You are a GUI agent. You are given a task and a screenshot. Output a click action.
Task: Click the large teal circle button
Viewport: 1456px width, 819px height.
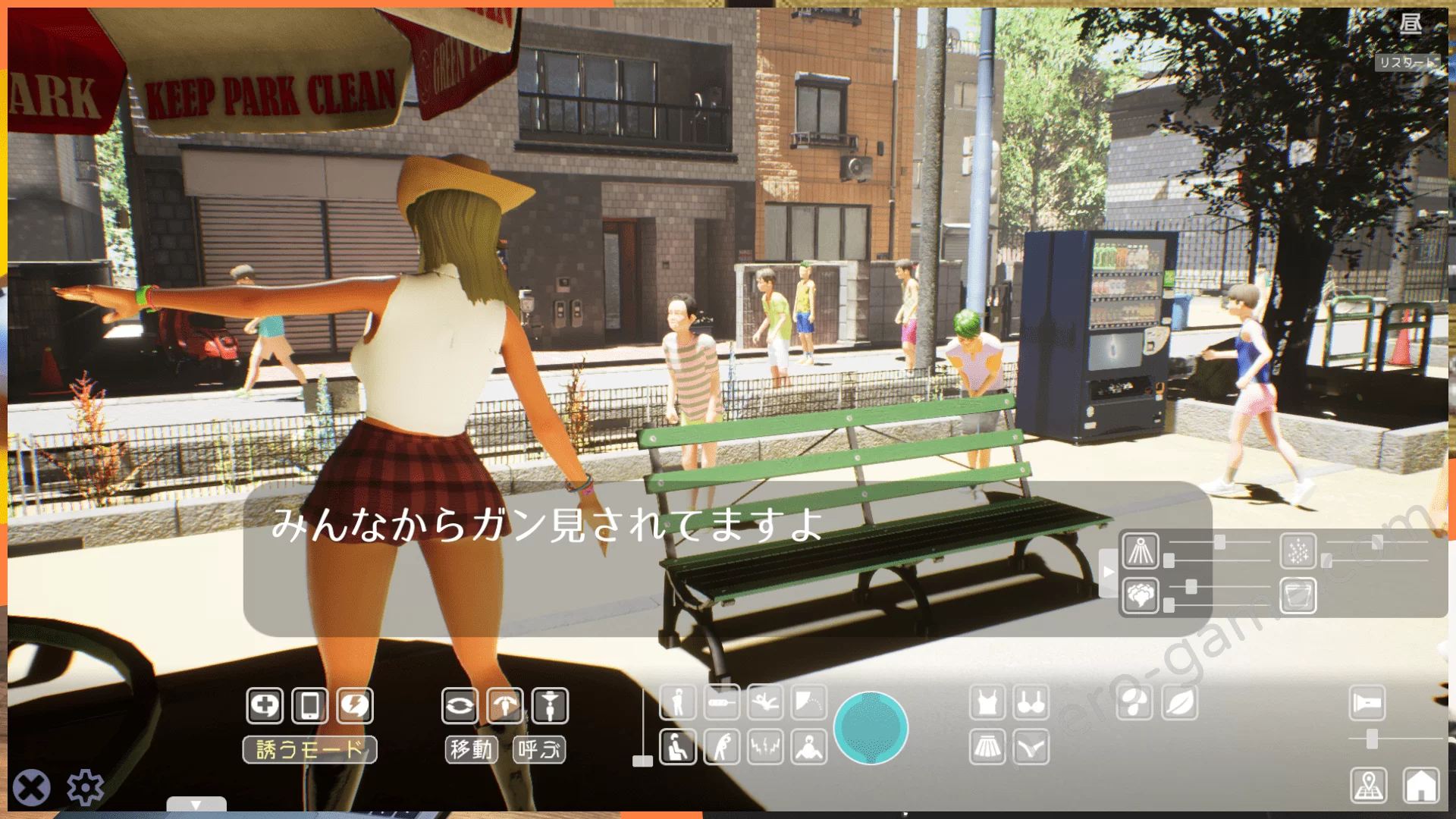[871, 727]
